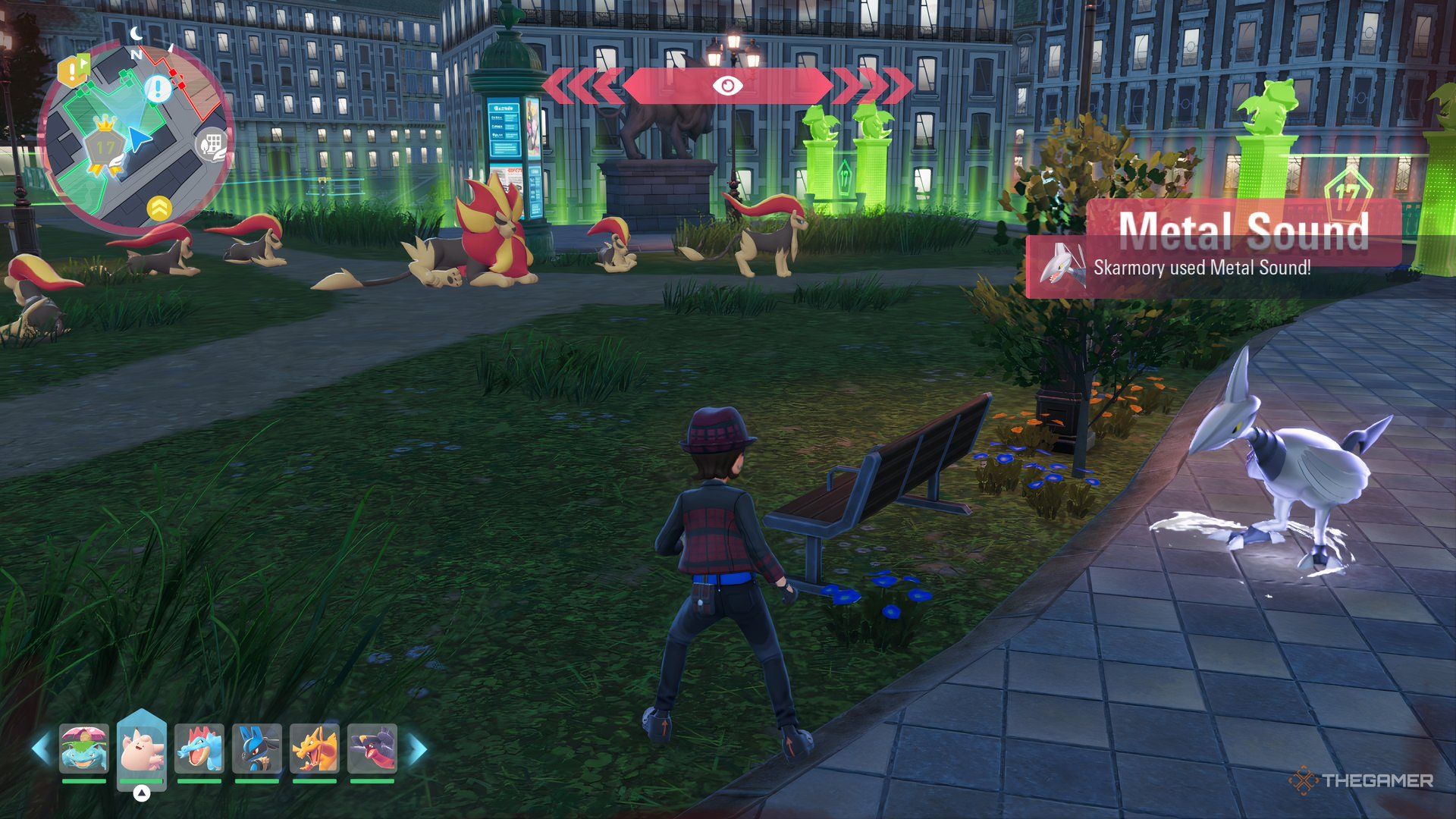This screenshot has width=1456, height=819.
Task: Click the party bar's right arrow
Action: [x=417, y=748]
